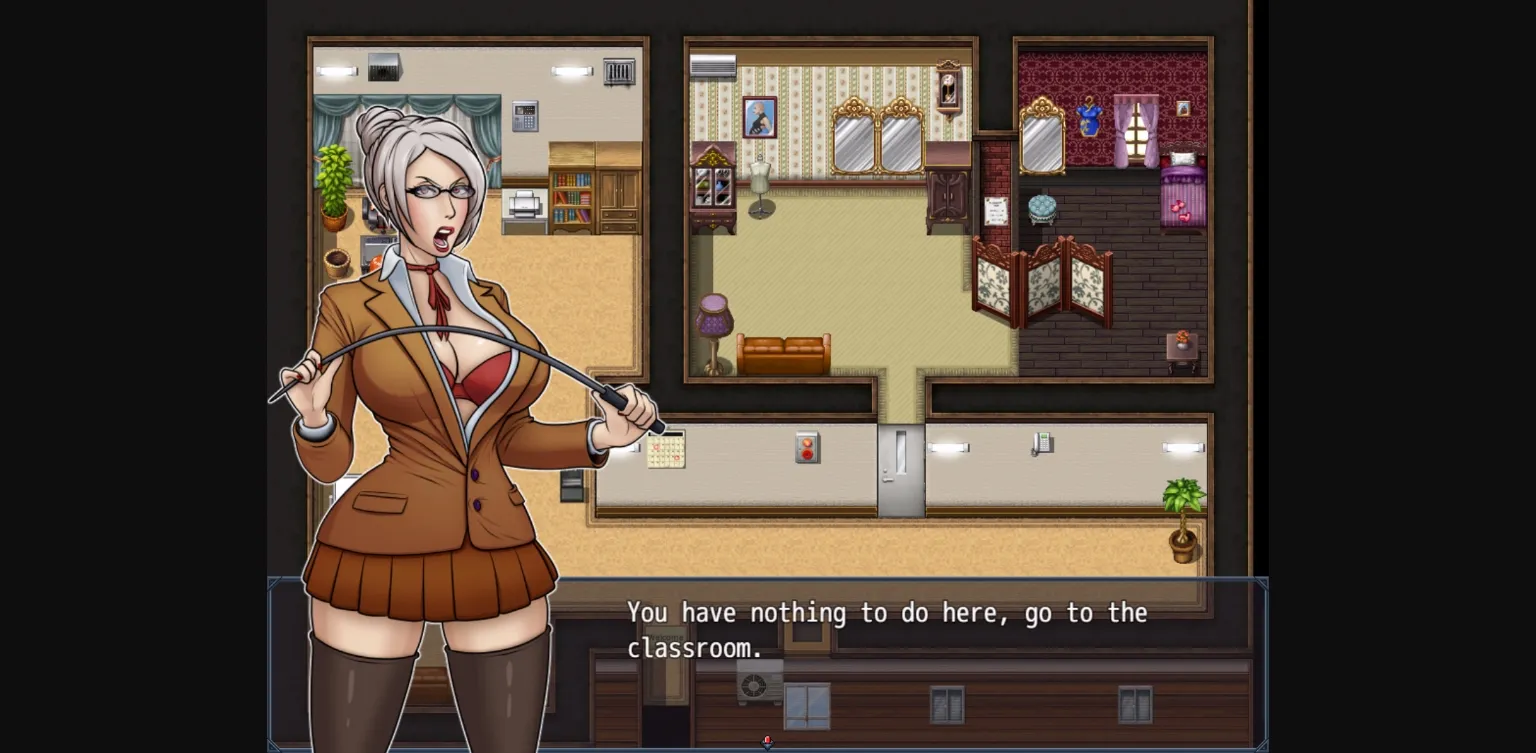The width and height of the screenshot is (1536, 753).
Task: Open the dresser drawers under the cabinet
Action: point(617,218)
